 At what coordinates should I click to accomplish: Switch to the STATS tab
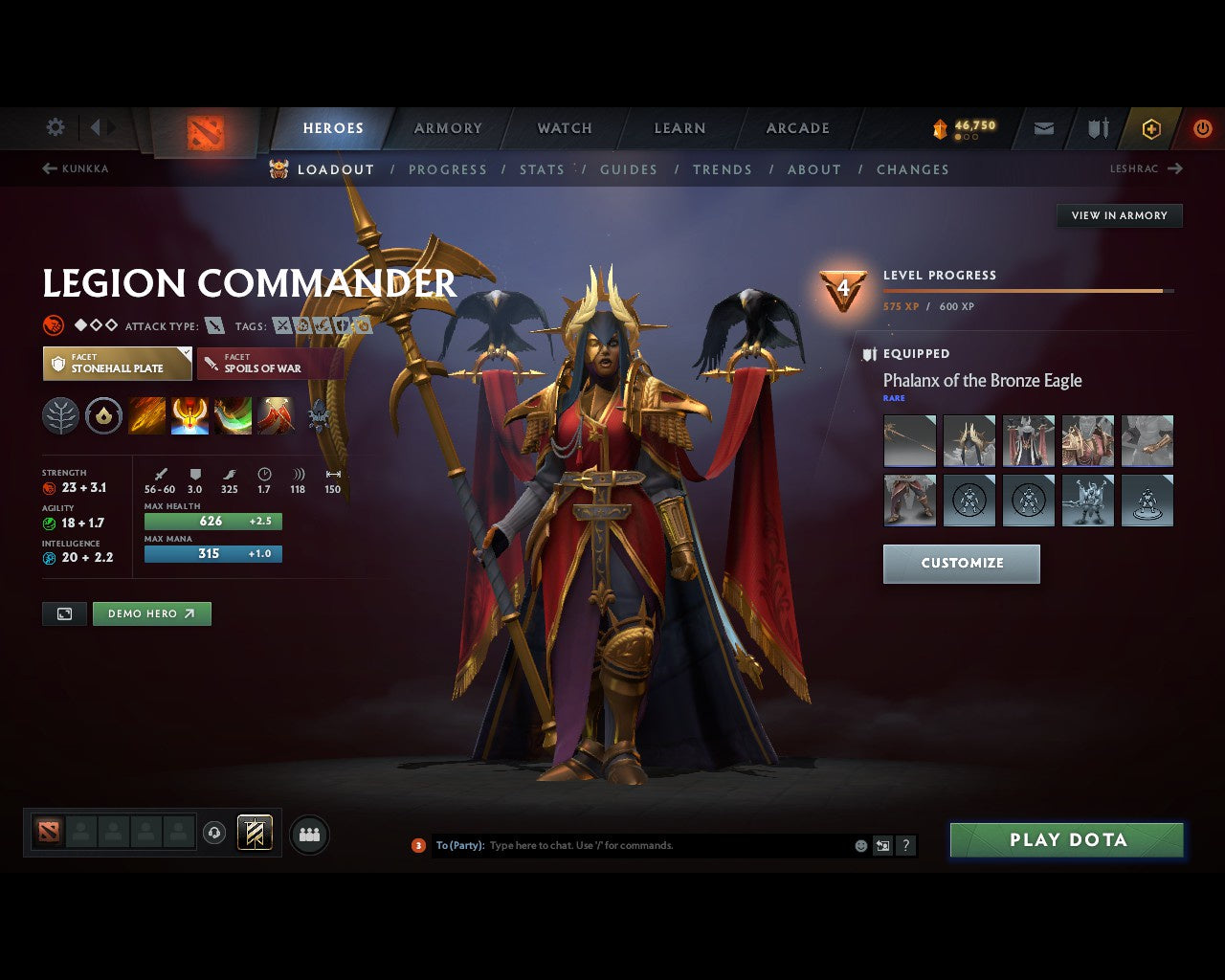[x=542, y=169]
